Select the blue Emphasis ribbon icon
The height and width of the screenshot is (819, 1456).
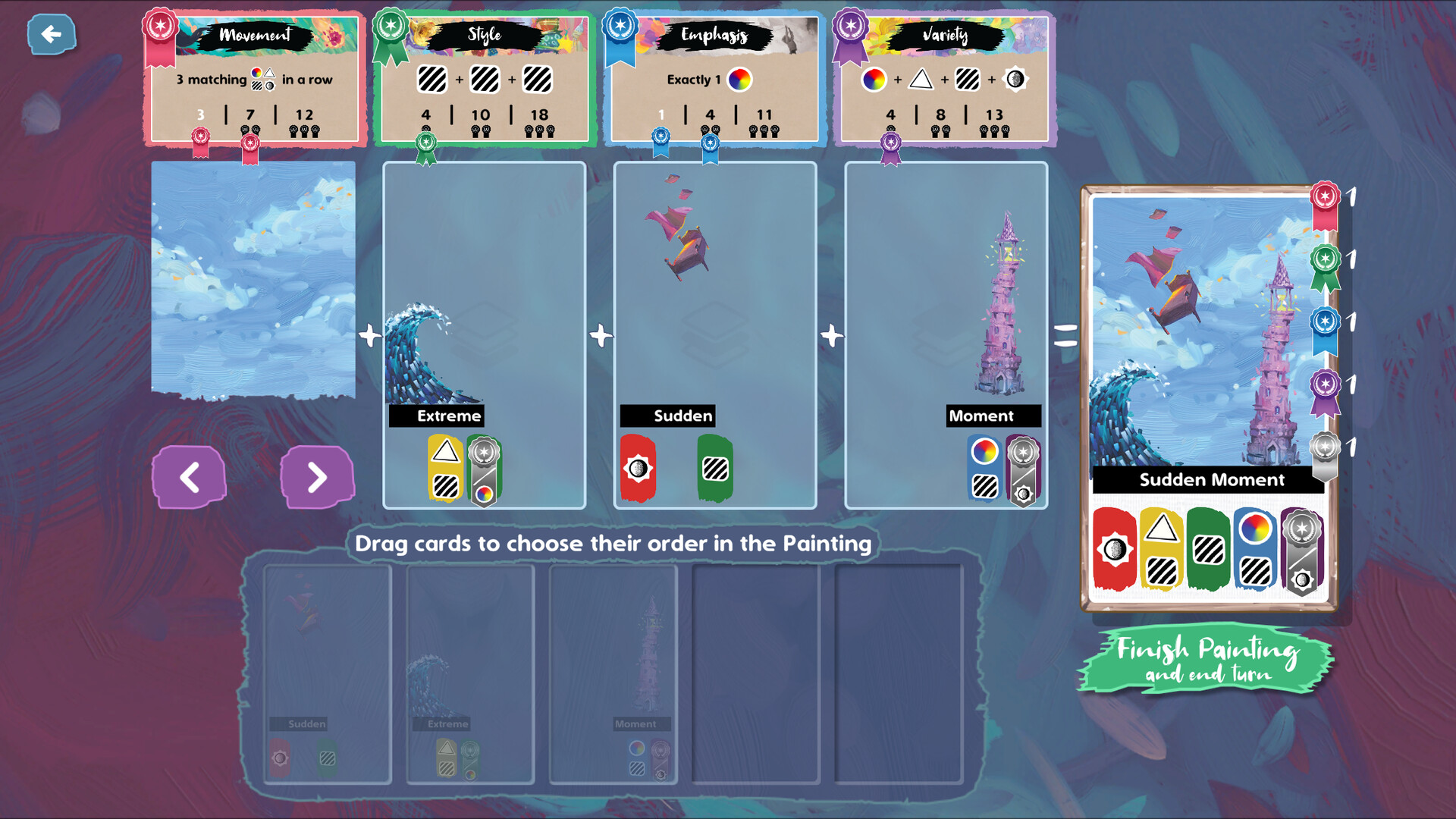pos(620,25)
